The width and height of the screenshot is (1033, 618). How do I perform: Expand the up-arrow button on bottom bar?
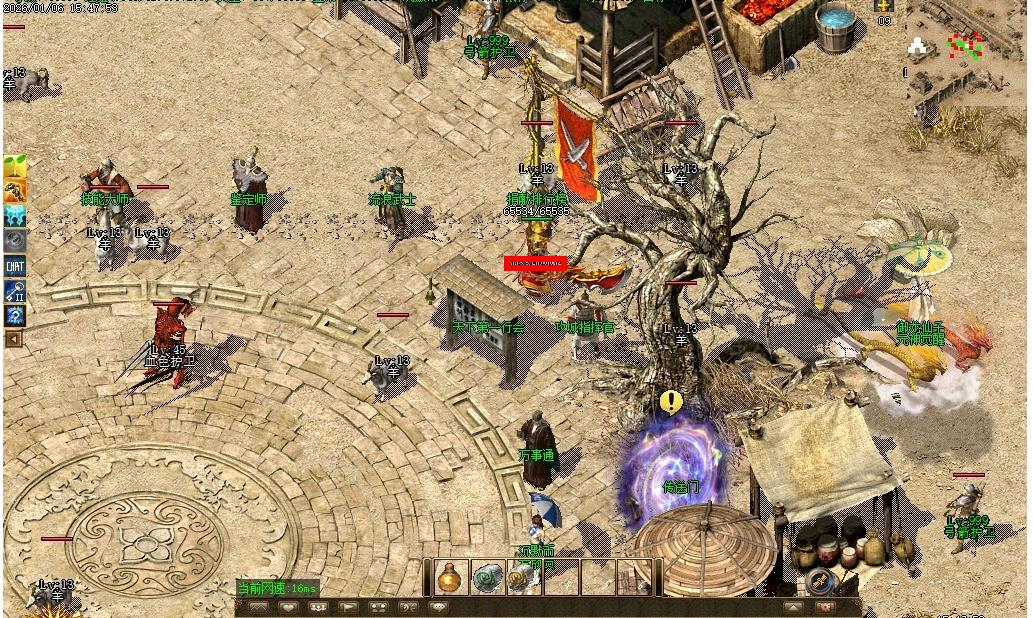(x=793, y=607)
